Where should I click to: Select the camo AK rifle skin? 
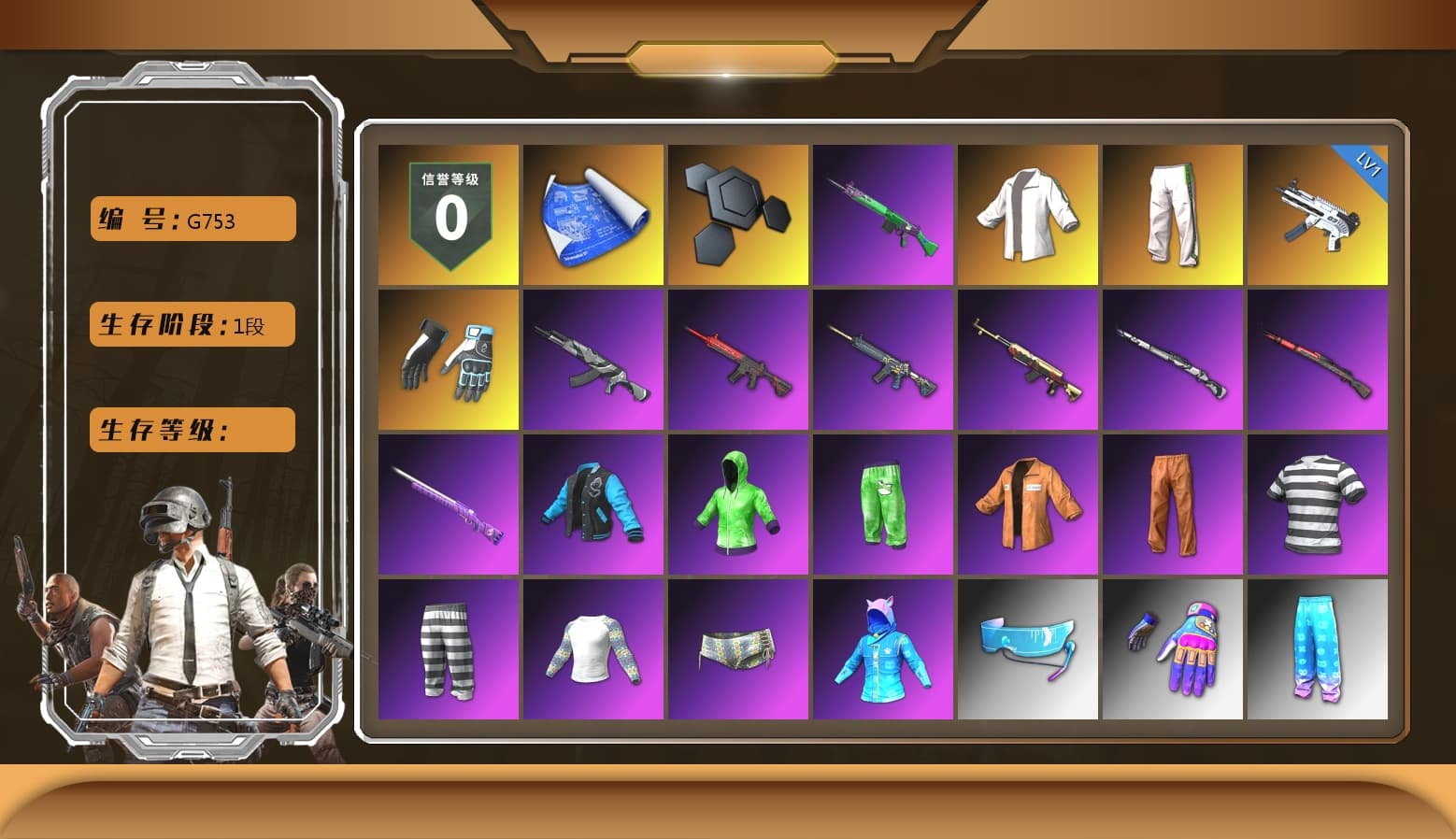click(593, 360)
